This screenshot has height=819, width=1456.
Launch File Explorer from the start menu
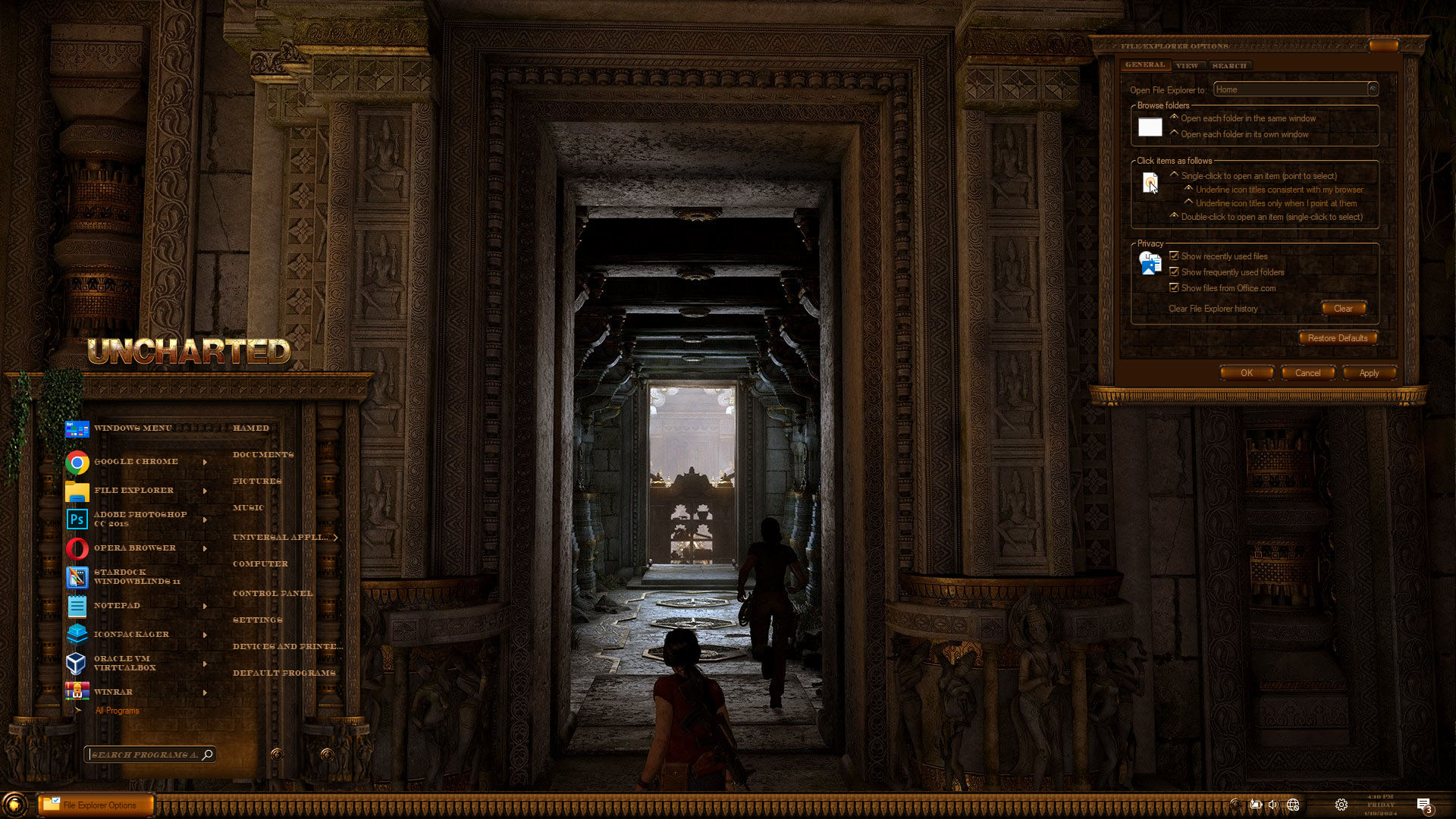(133, 491)
